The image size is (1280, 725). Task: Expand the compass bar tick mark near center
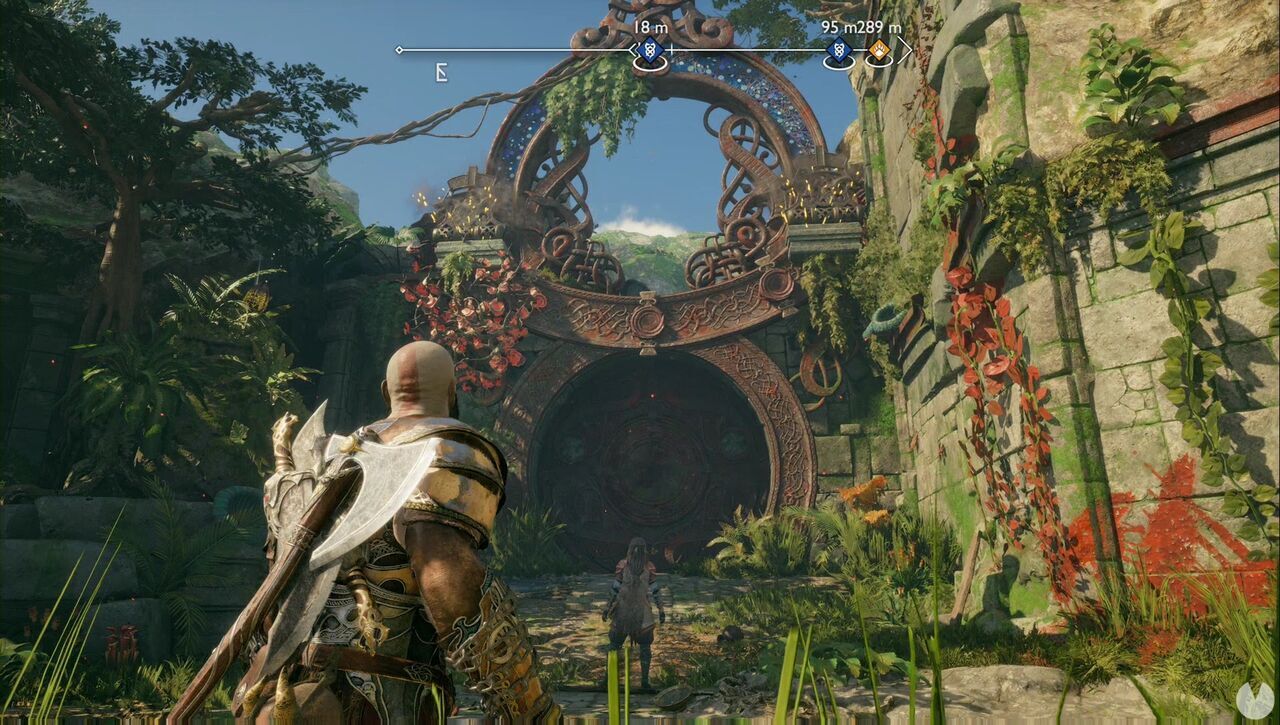pos(672,49)
